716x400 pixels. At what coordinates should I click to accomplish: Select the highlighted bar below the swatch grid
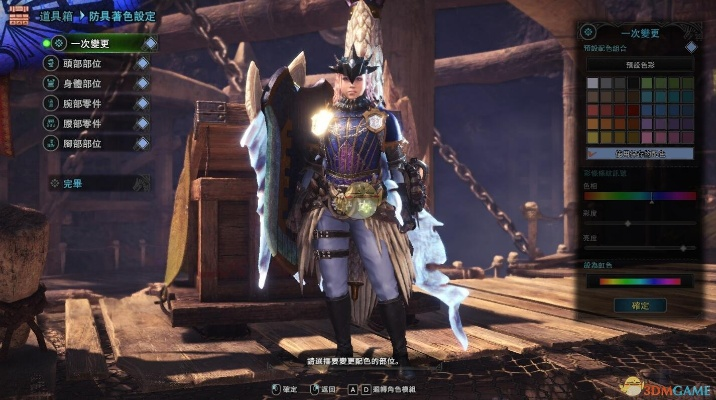[639, 154]
